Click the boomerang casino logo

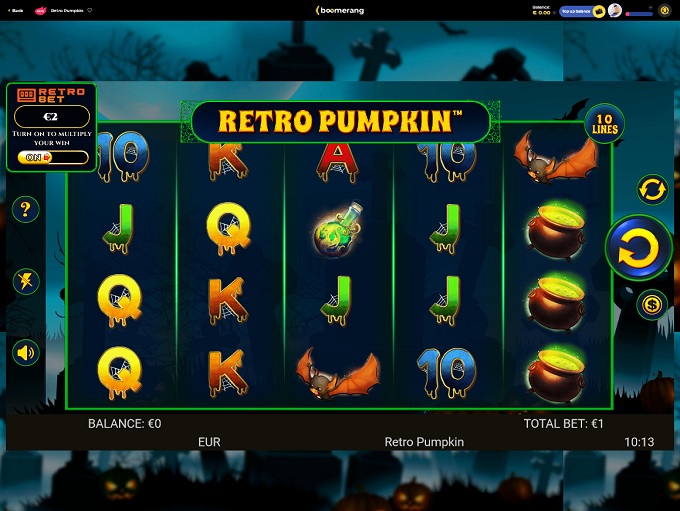coord(340,11)
